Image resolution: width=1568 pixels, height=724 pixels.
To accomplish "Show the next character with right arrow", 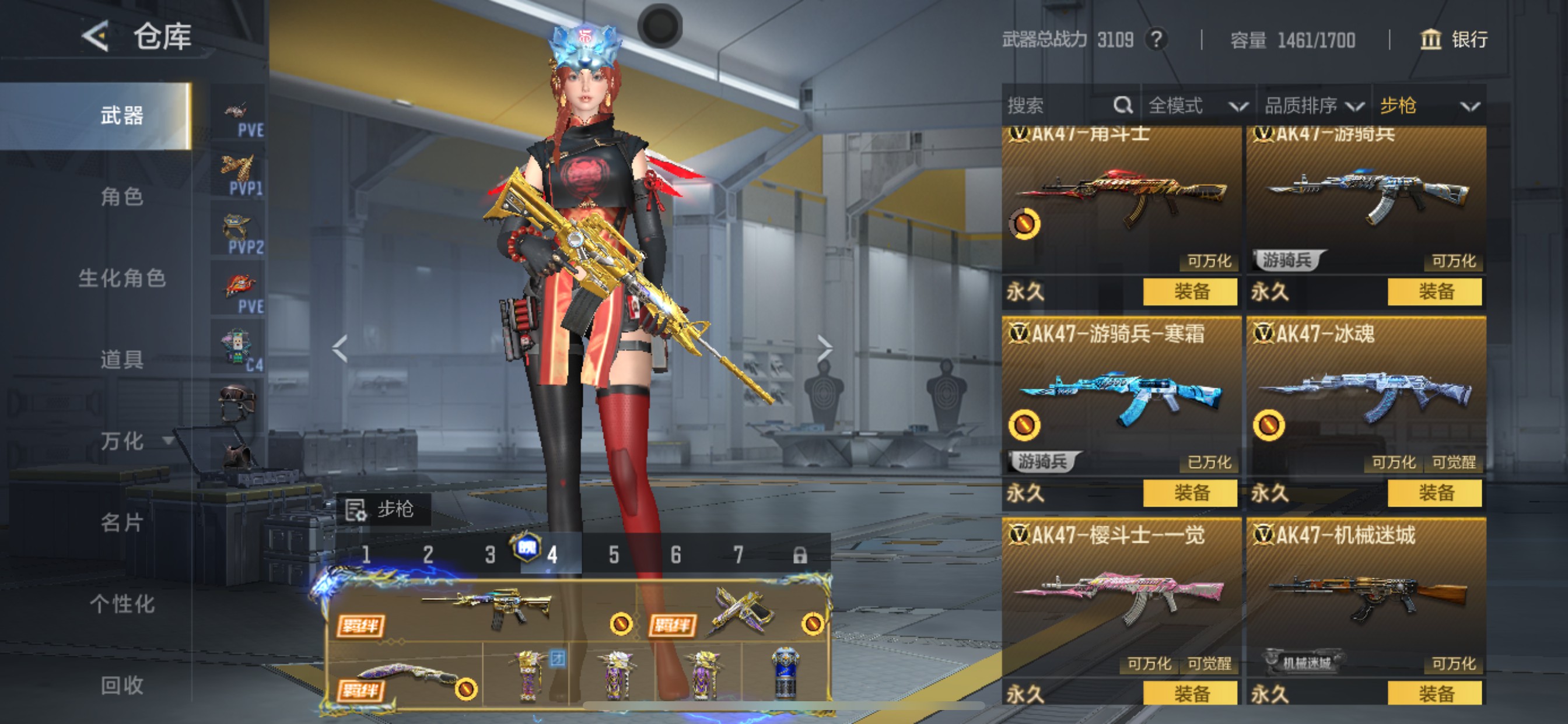I will pos(824,349).
